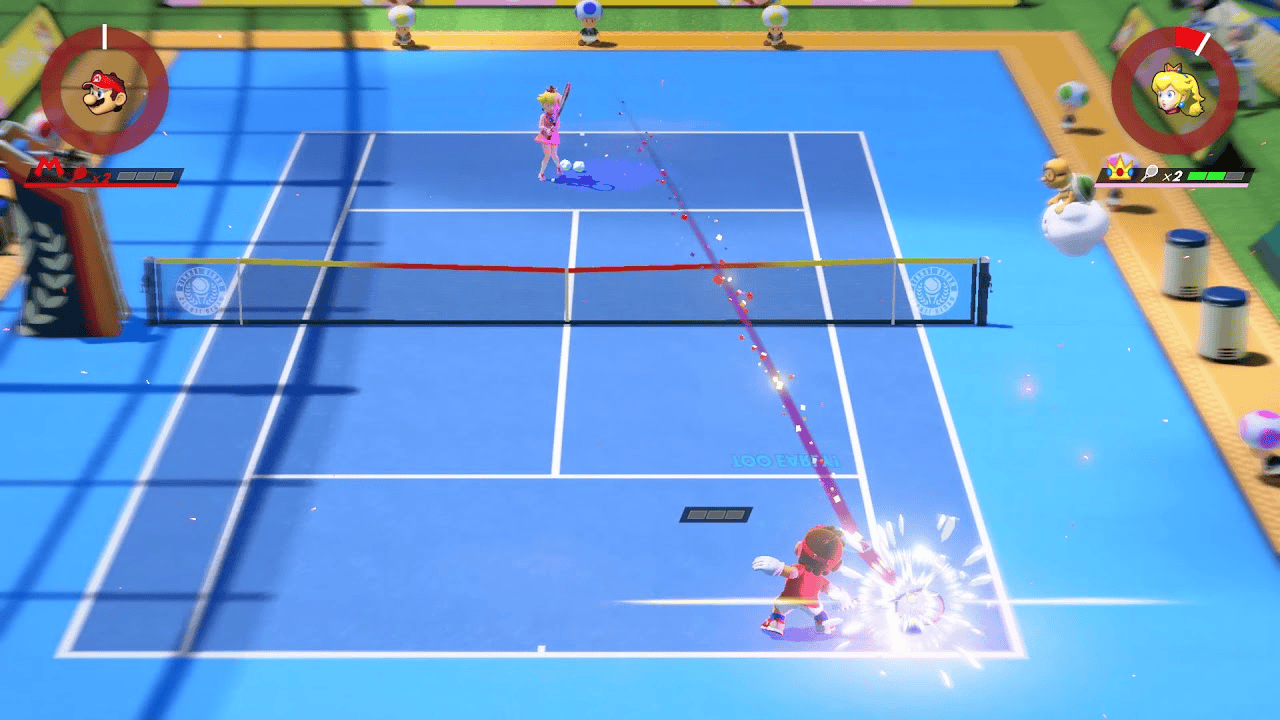Select Peach's crown emblem
The height and width of the screenshot is (720, 1280).
tap(1120, 171)
